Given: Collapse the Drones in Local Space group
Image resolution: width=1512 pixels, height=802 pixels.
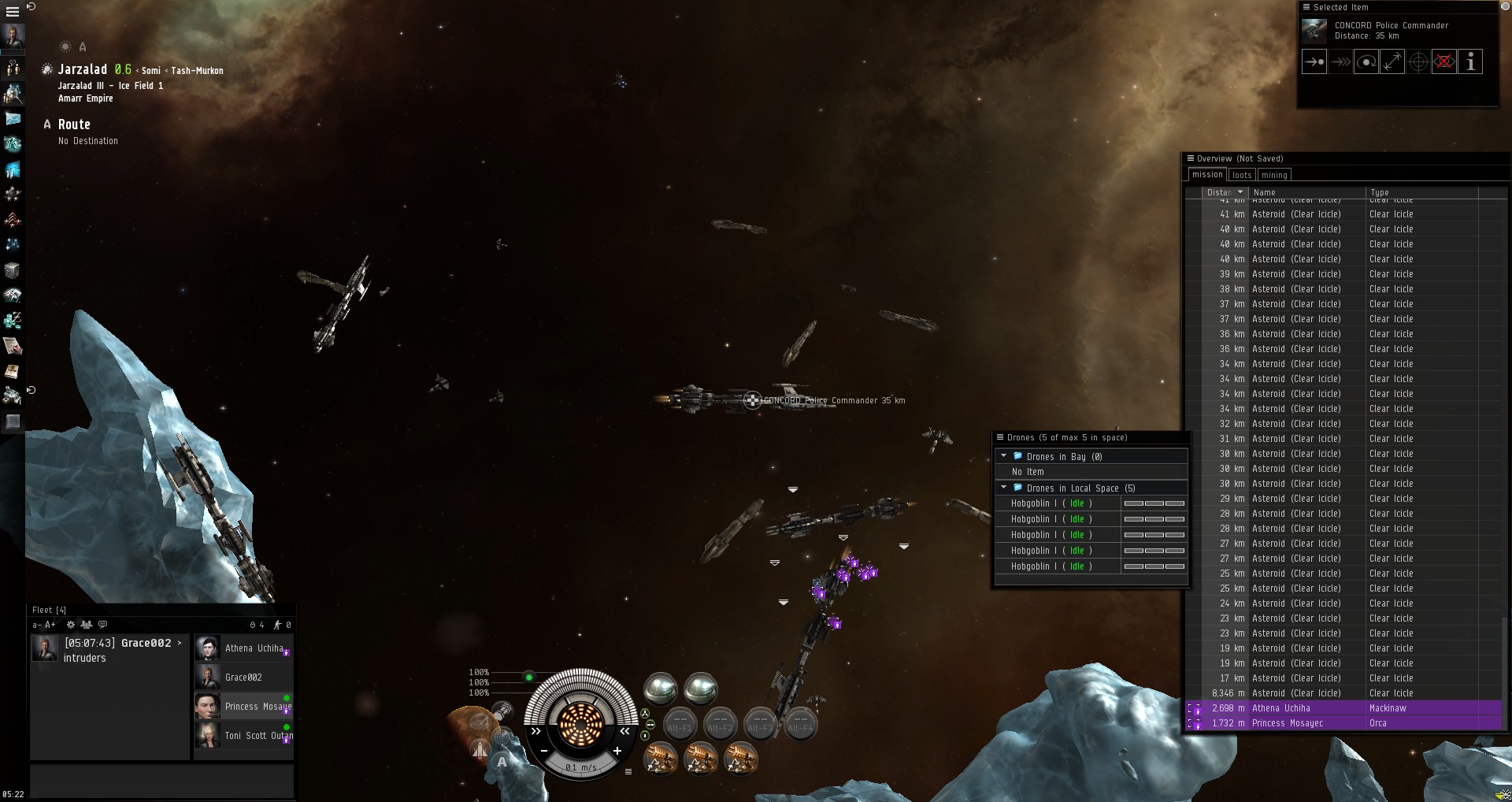Looking at the screenshot, I should pos(1004,488).
